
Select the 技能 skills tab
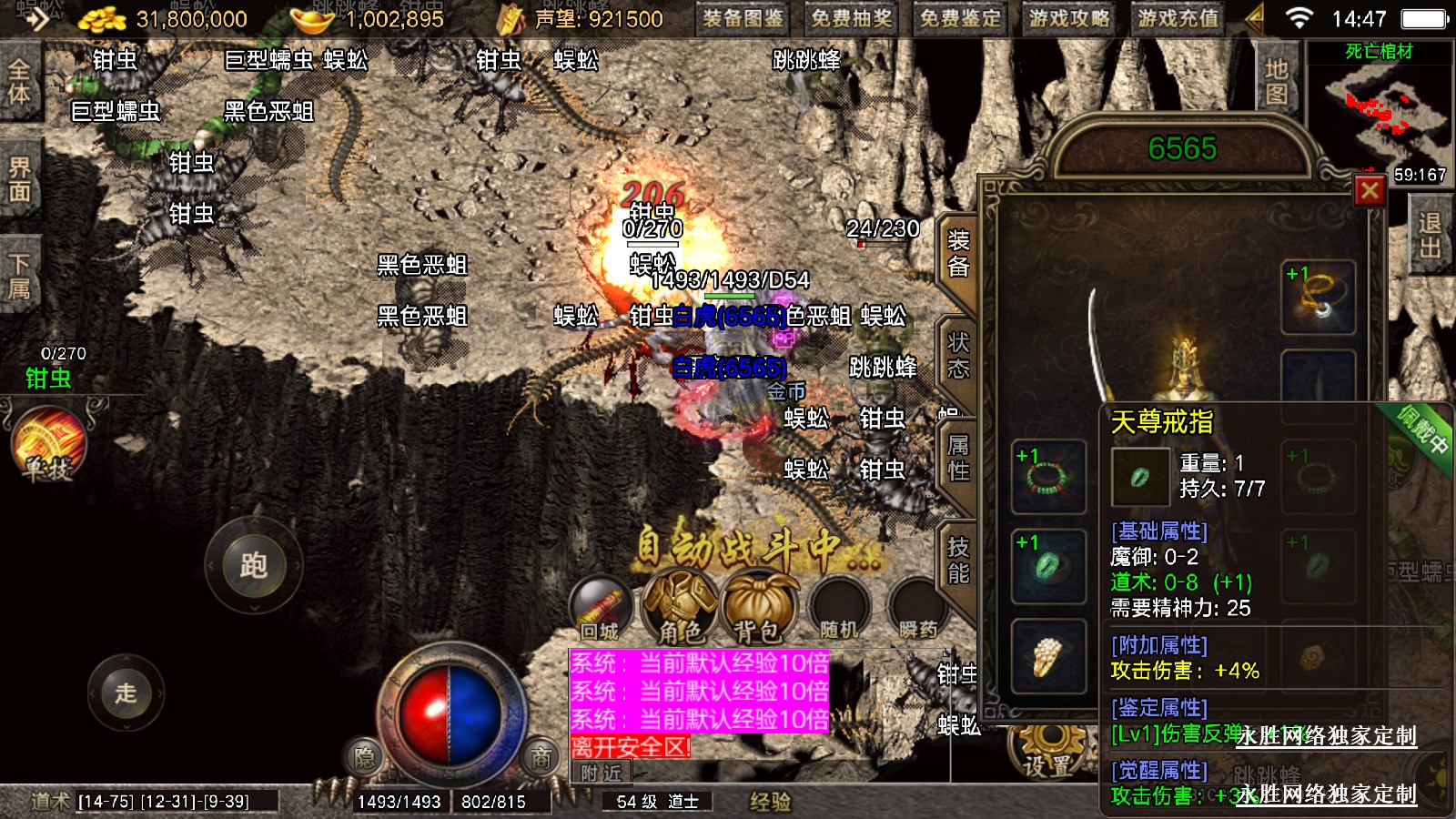tap(958, 560)
